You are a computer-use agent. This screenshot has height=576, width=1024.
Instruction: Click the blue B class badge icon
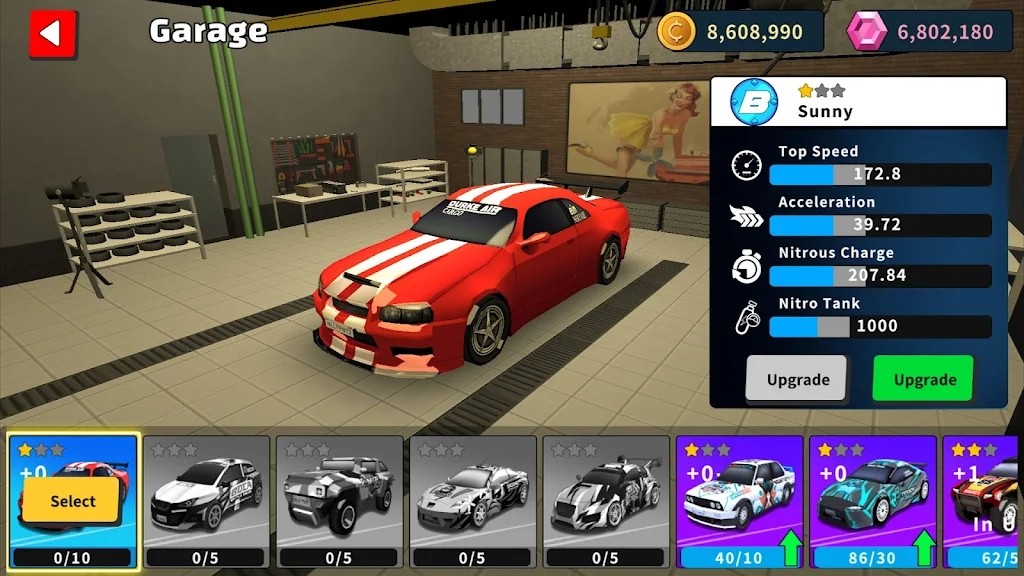[x=754, y=102]
